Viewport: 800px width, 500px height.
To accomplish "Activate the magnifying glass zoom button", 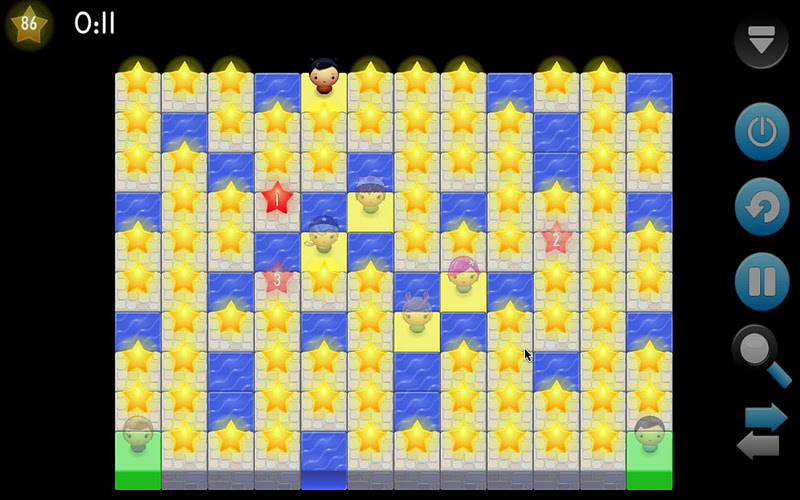I will pyautogui.click(x=762, y=356).
